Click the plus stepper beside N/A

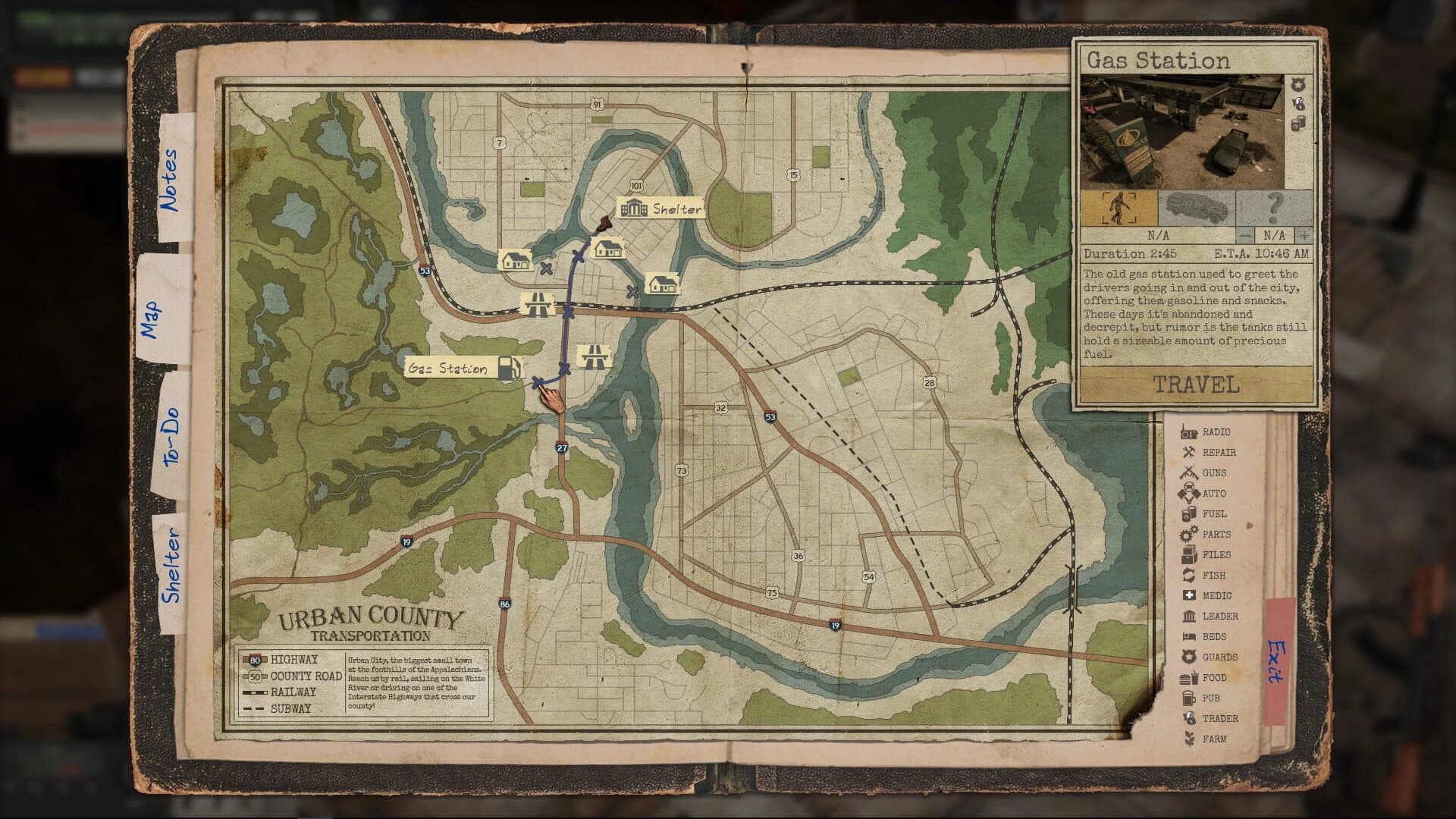pyautogui.click(x=1304, y=237)
